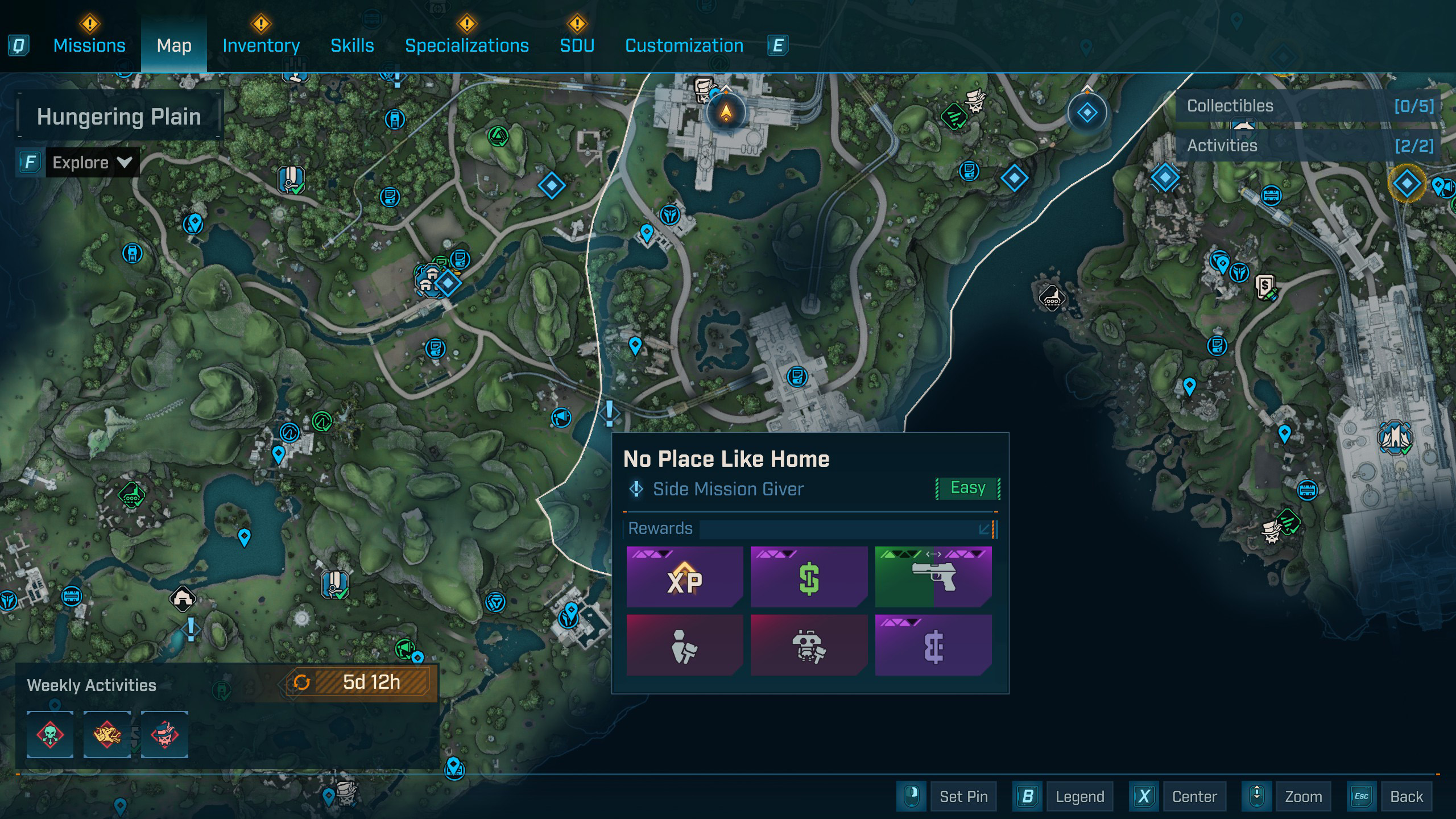Image resolution: width=1456 pixels, height=819 pixels.
Task: Select the Map tab
Action: point(174,45)
